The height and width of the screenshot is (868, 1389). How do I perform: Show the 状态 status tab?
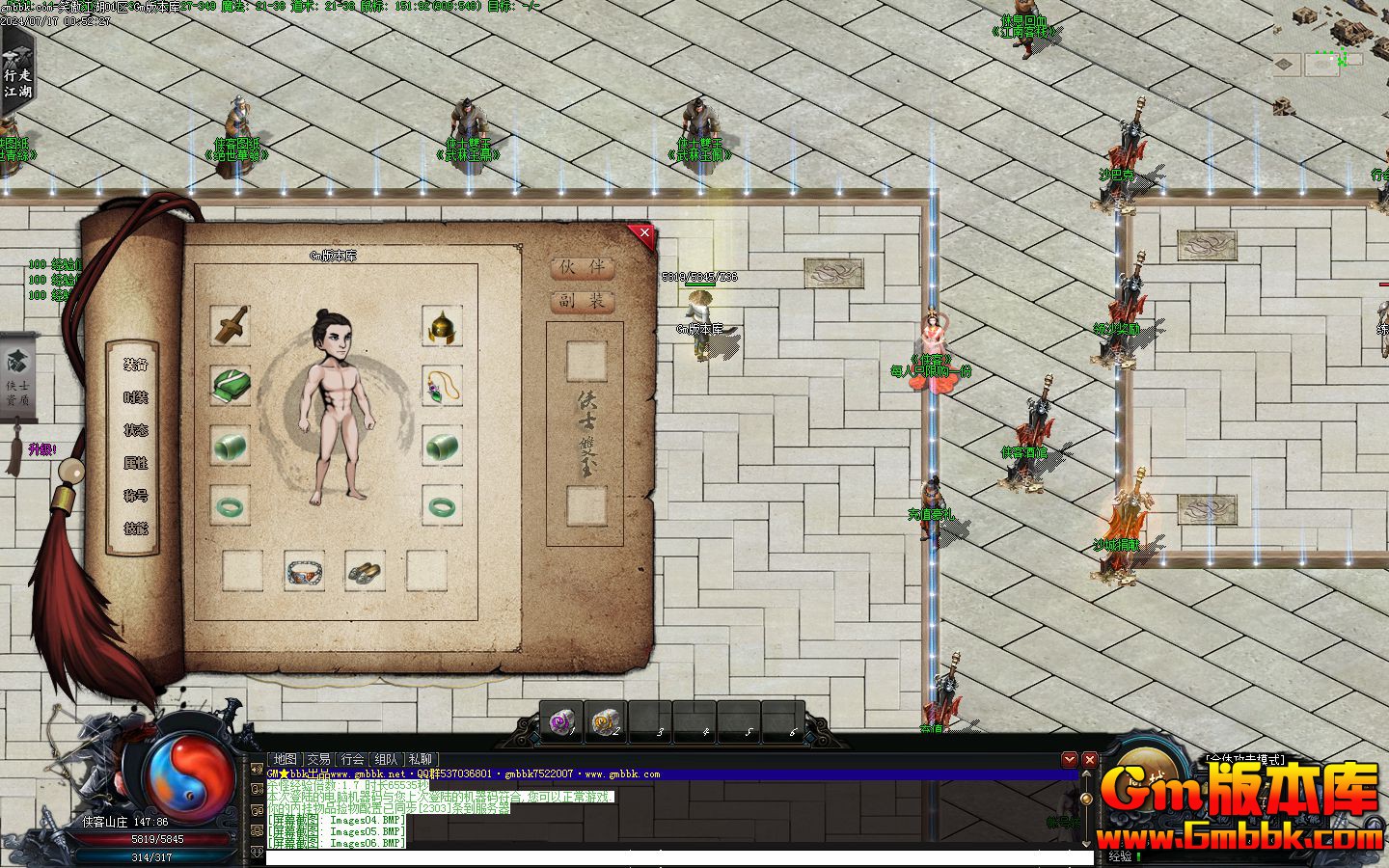136,431
